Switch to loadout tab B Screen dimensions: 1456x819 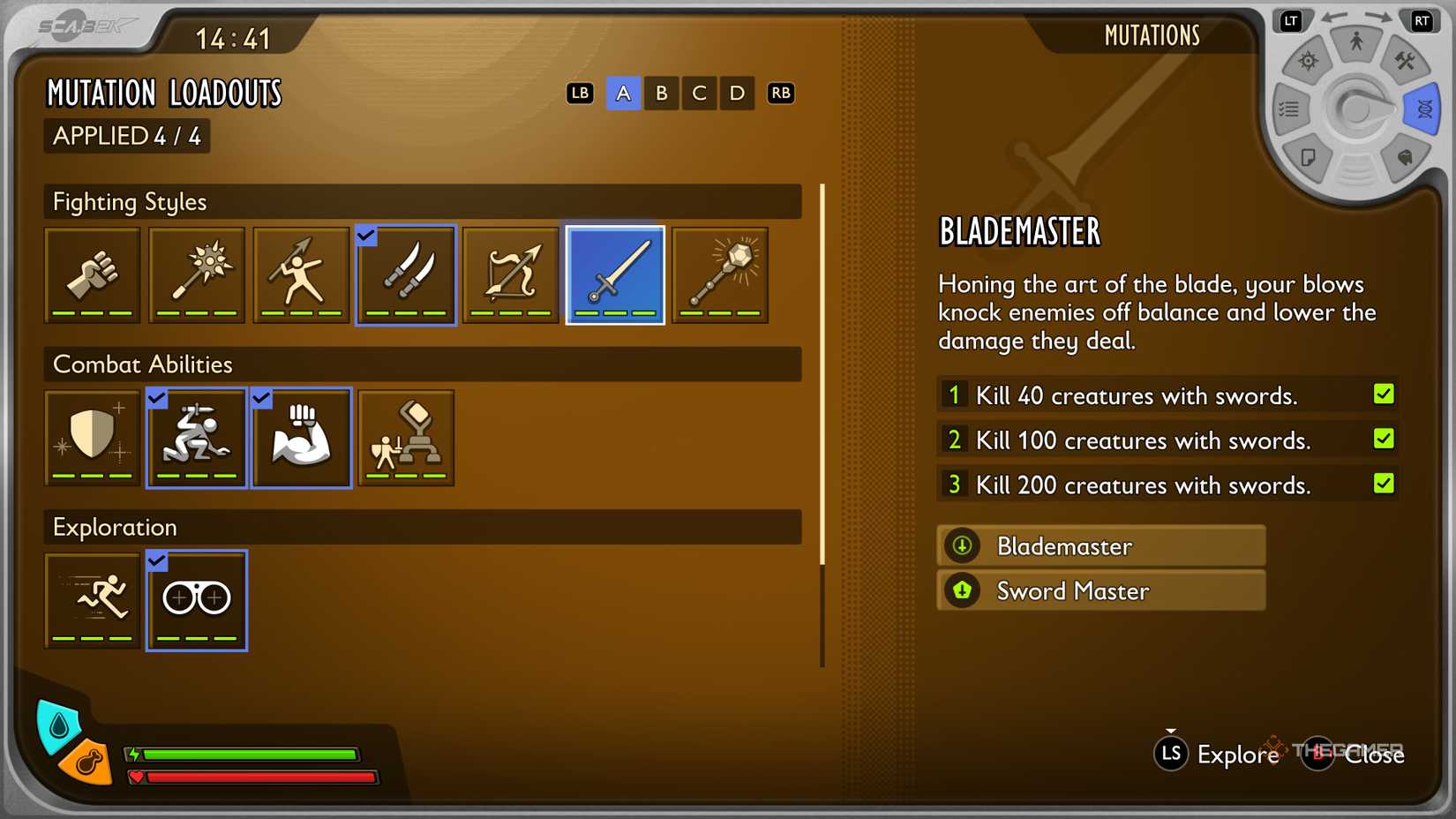tap(661, 93)
